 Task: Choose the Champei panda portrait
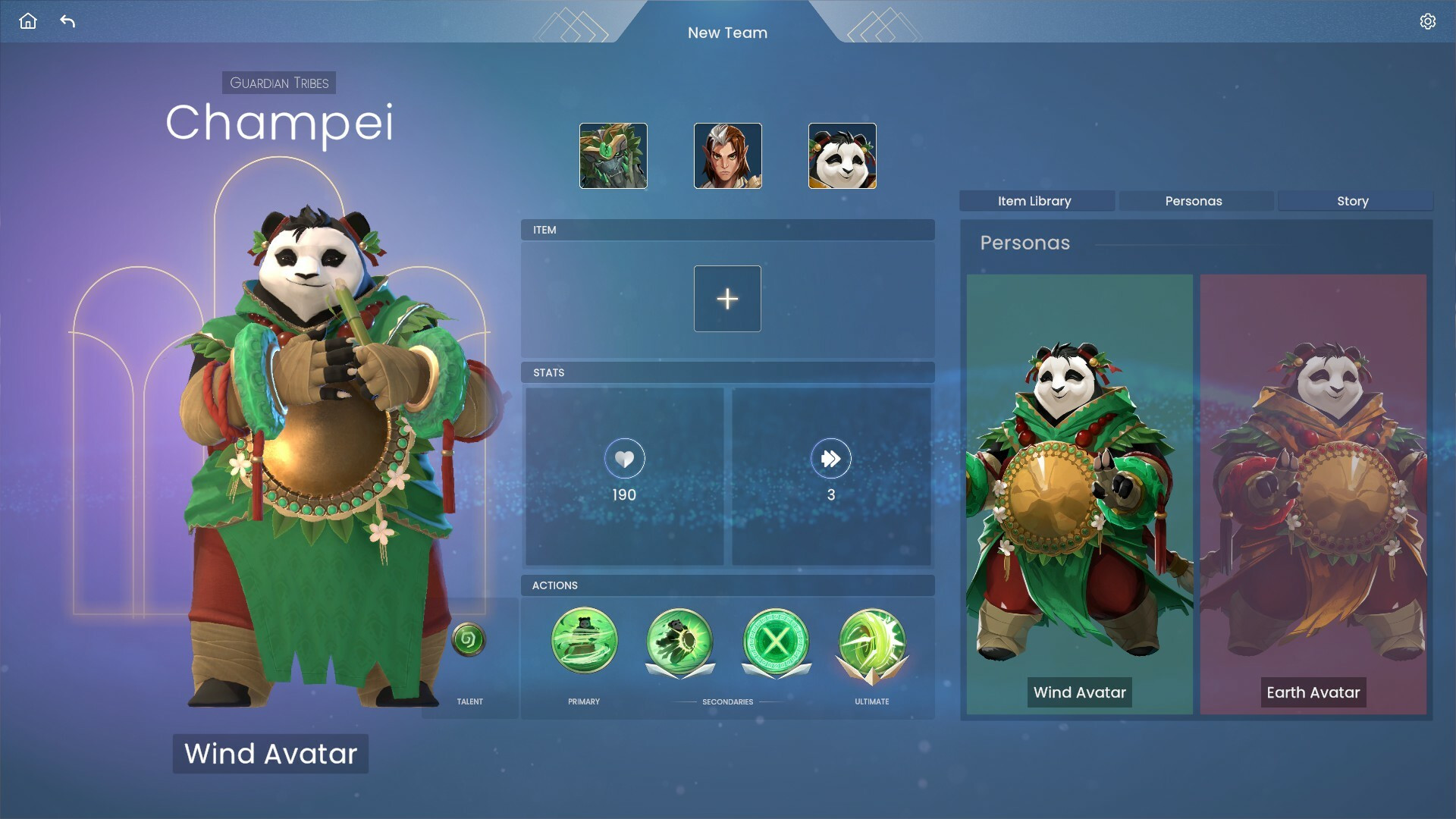click(842, 155)
